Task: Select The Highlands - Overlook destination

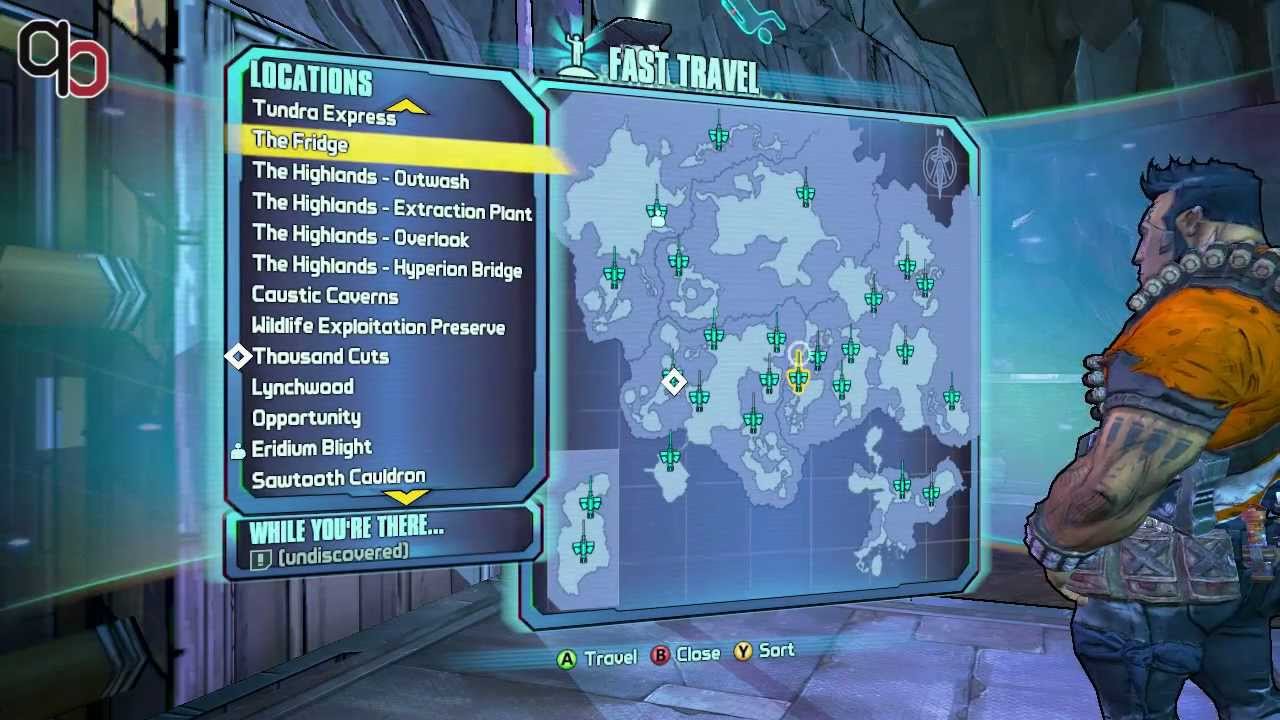Action: click(x=360, y=237)
